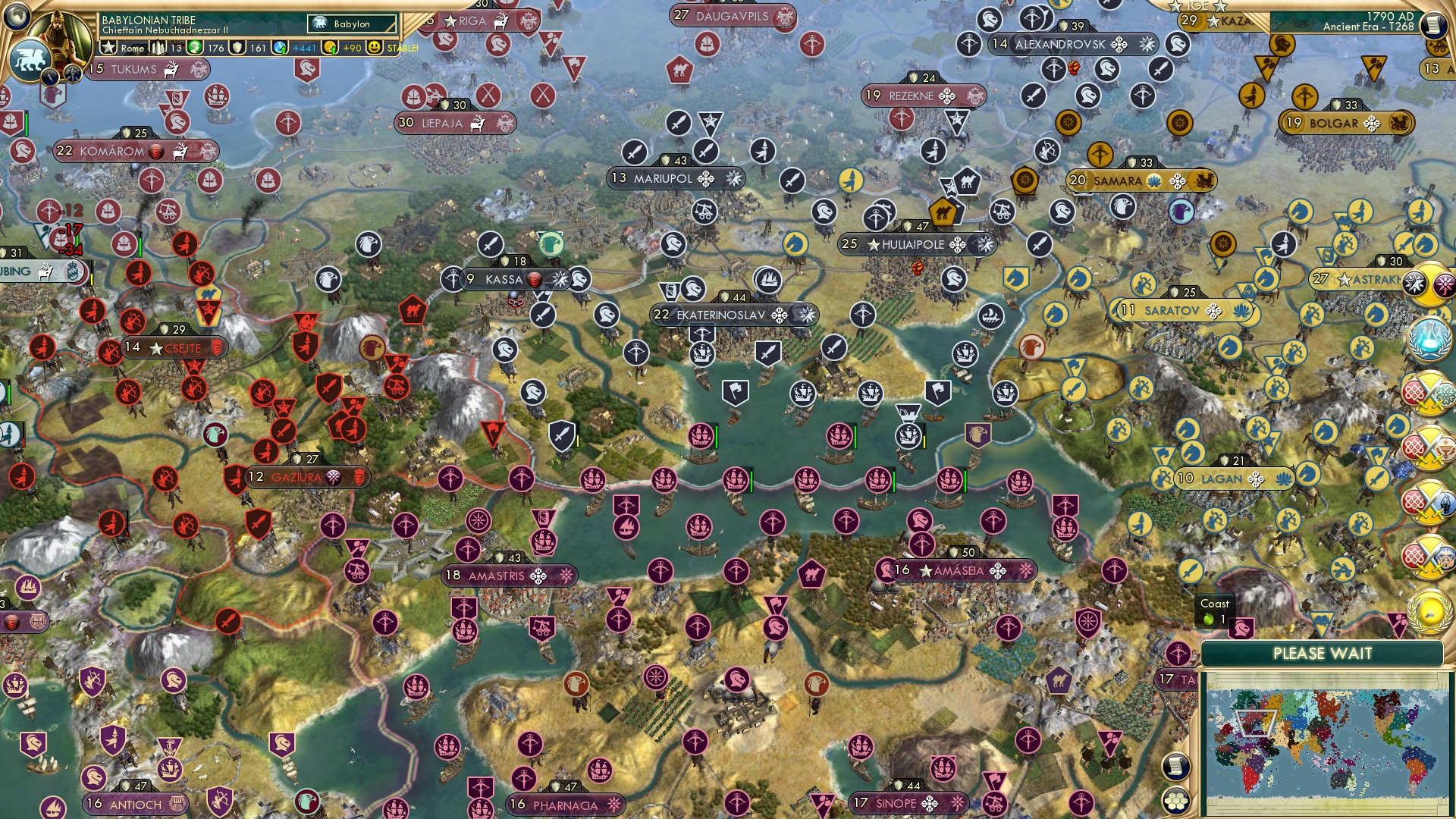The width and height of the screenshot is (1456, 819).
Task: Click the Please Wait turn button
Action: (1322, 654)
